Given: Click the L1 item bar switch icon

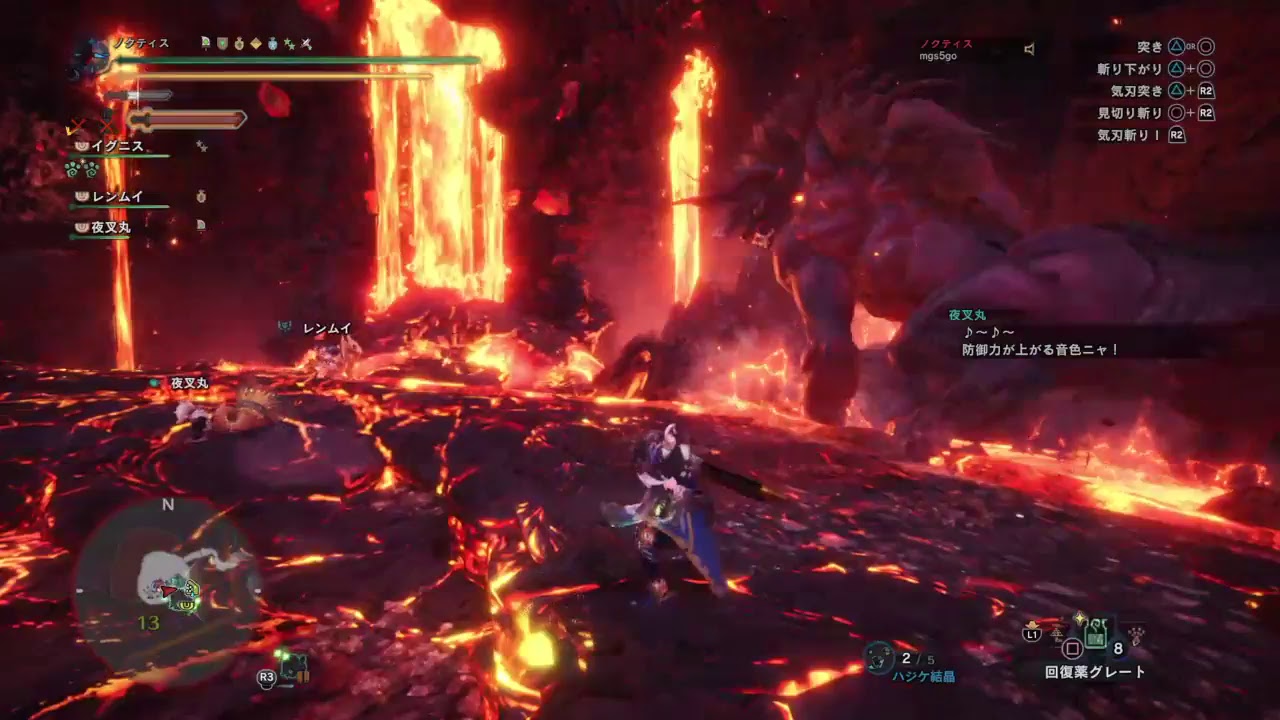Looking at the screenshot, I should click(1032, 634).
